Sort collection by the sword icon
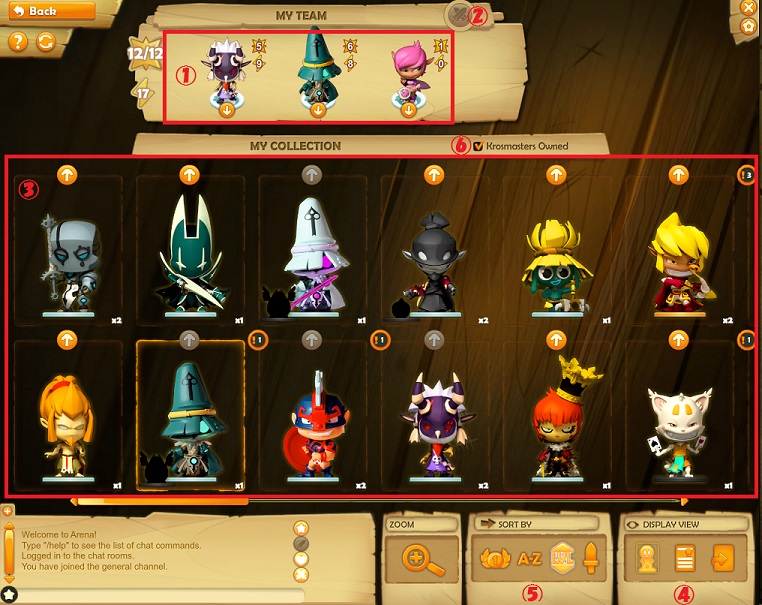This screenshot has height=605, width=762. (x=590, y=560)
